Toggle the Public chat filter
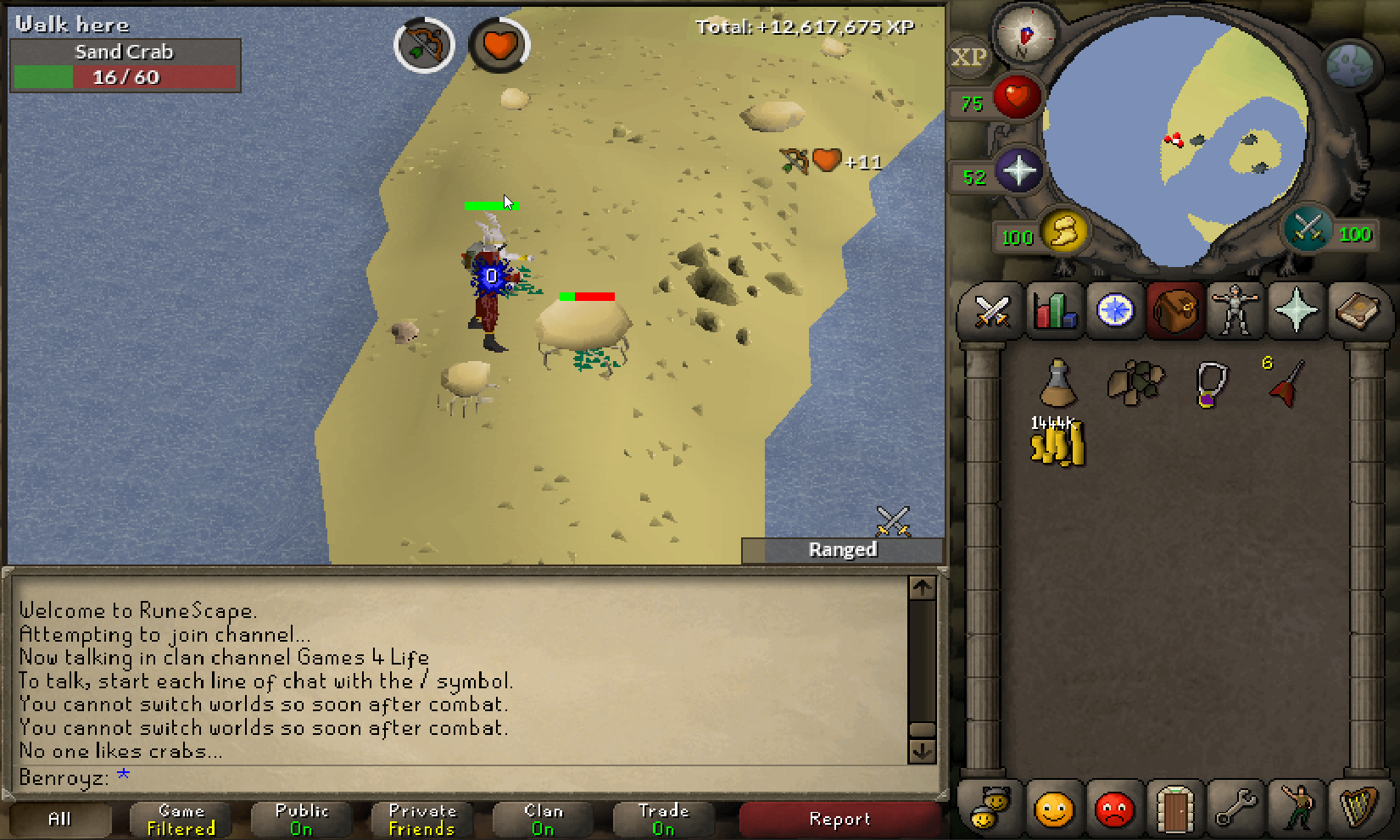Screen dimensions: 1400x840 point(301,819)
